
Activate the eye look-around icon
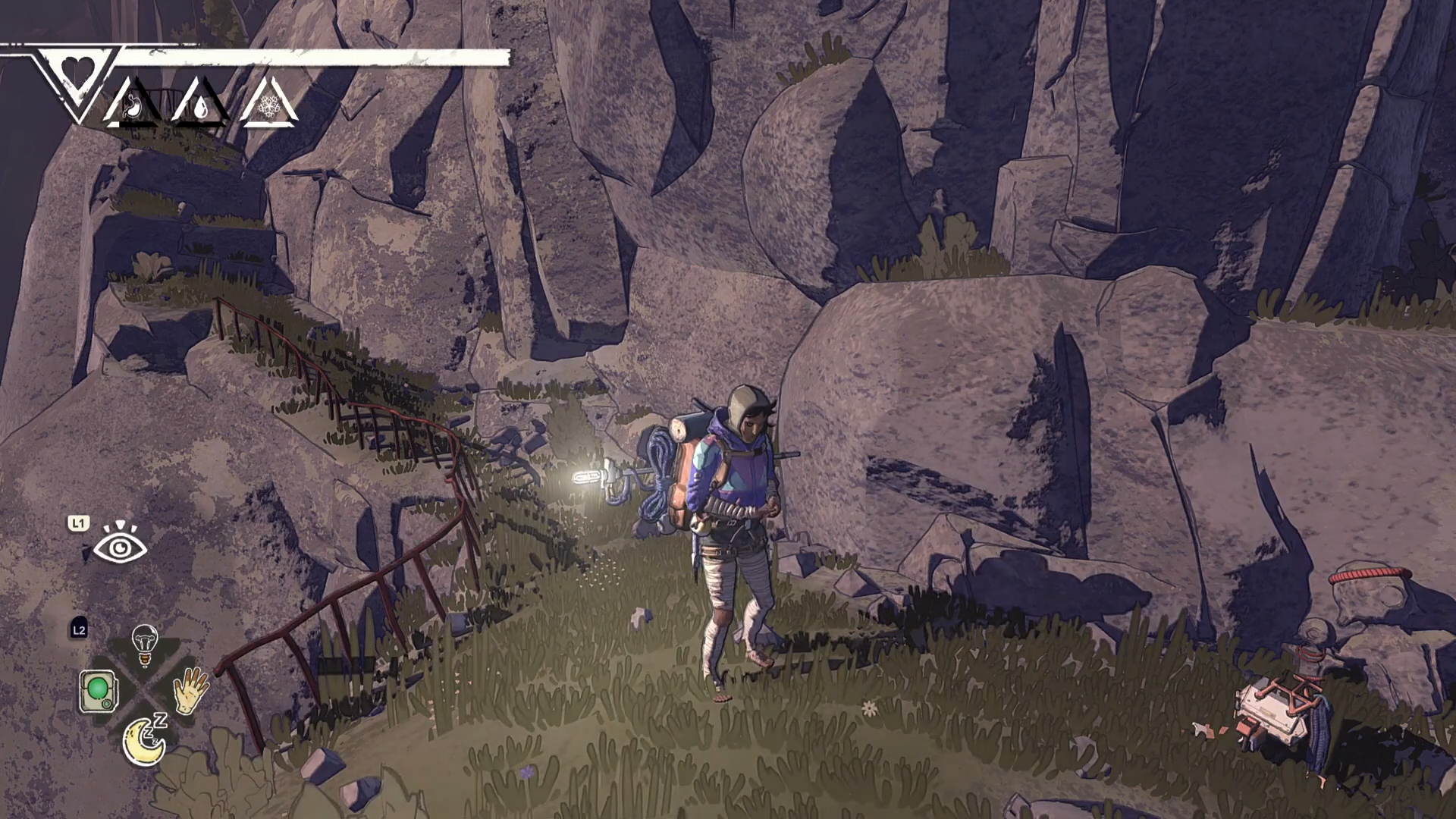click(x=120, y=544)
